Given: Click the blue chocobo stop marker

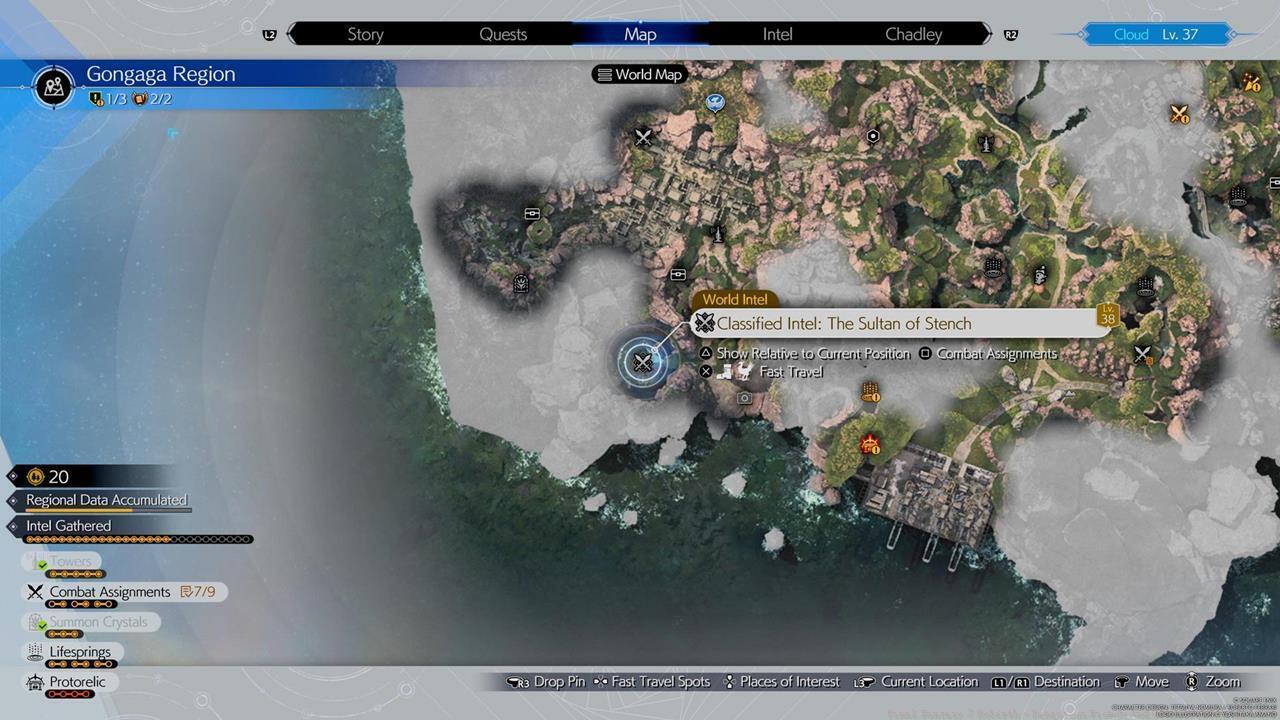Looking at the screenshot, I should tap(714, 102).
